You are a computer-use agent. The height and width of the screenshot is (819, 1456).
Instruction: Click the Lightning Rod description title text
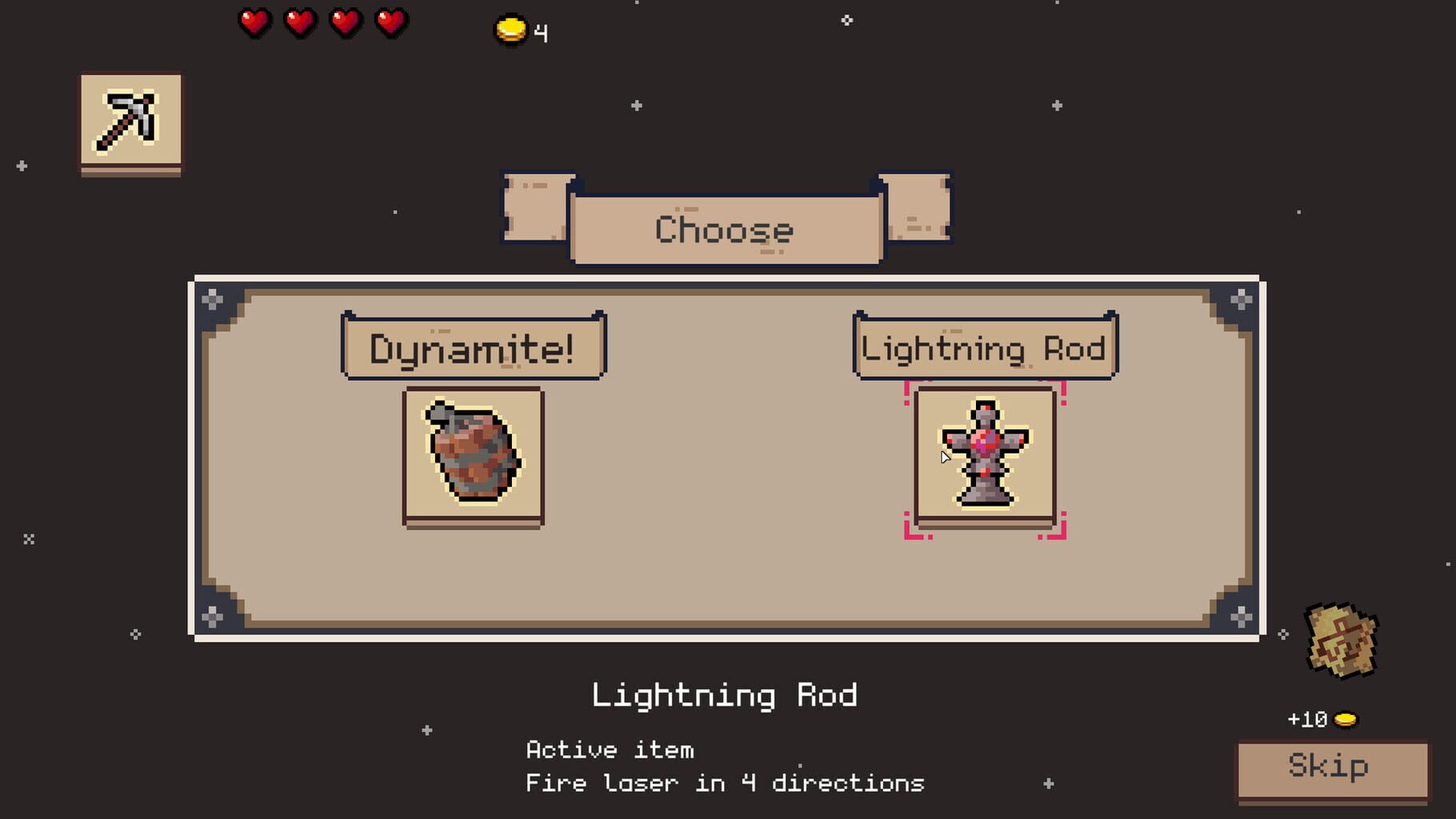point(725,695)
